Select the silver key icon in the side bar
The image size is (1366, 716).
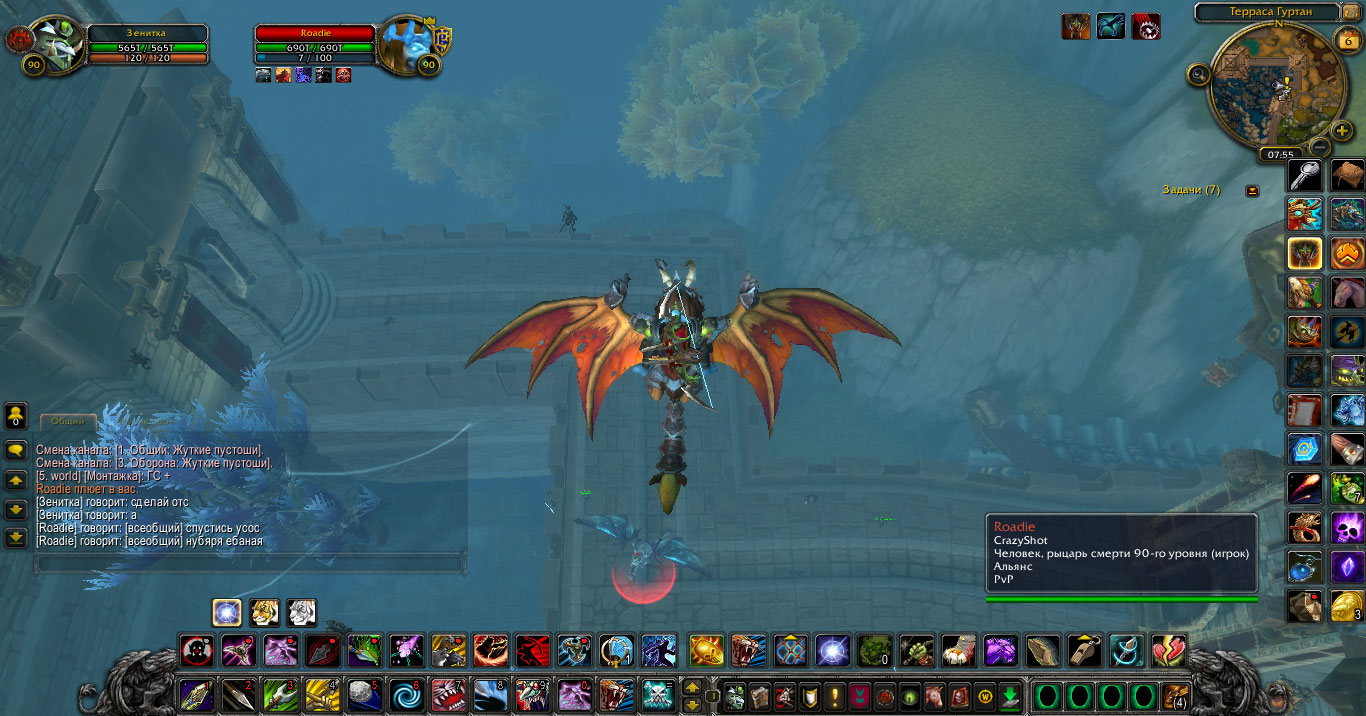[1304, 176]
